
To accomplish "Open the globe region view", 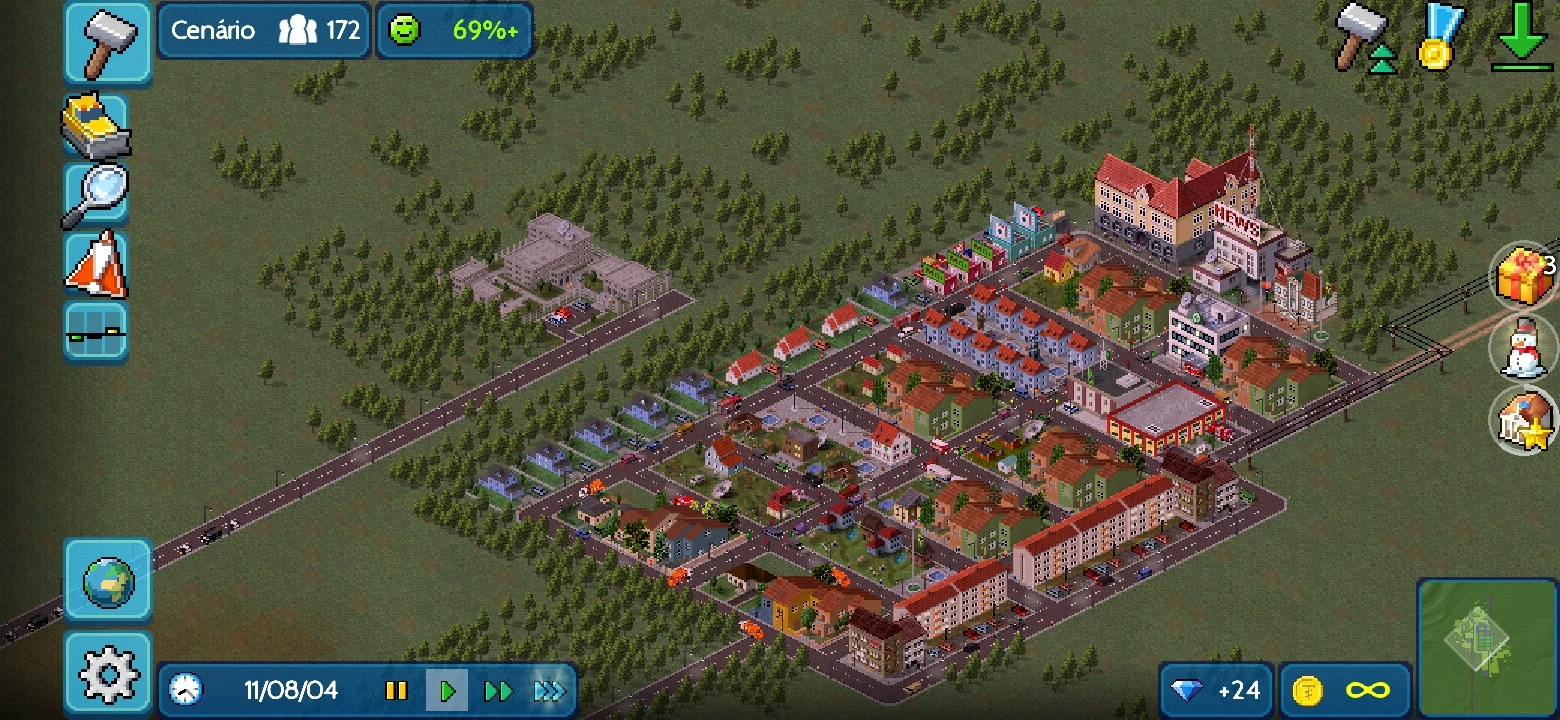I will pyautogui.click(x=108, y=581).
